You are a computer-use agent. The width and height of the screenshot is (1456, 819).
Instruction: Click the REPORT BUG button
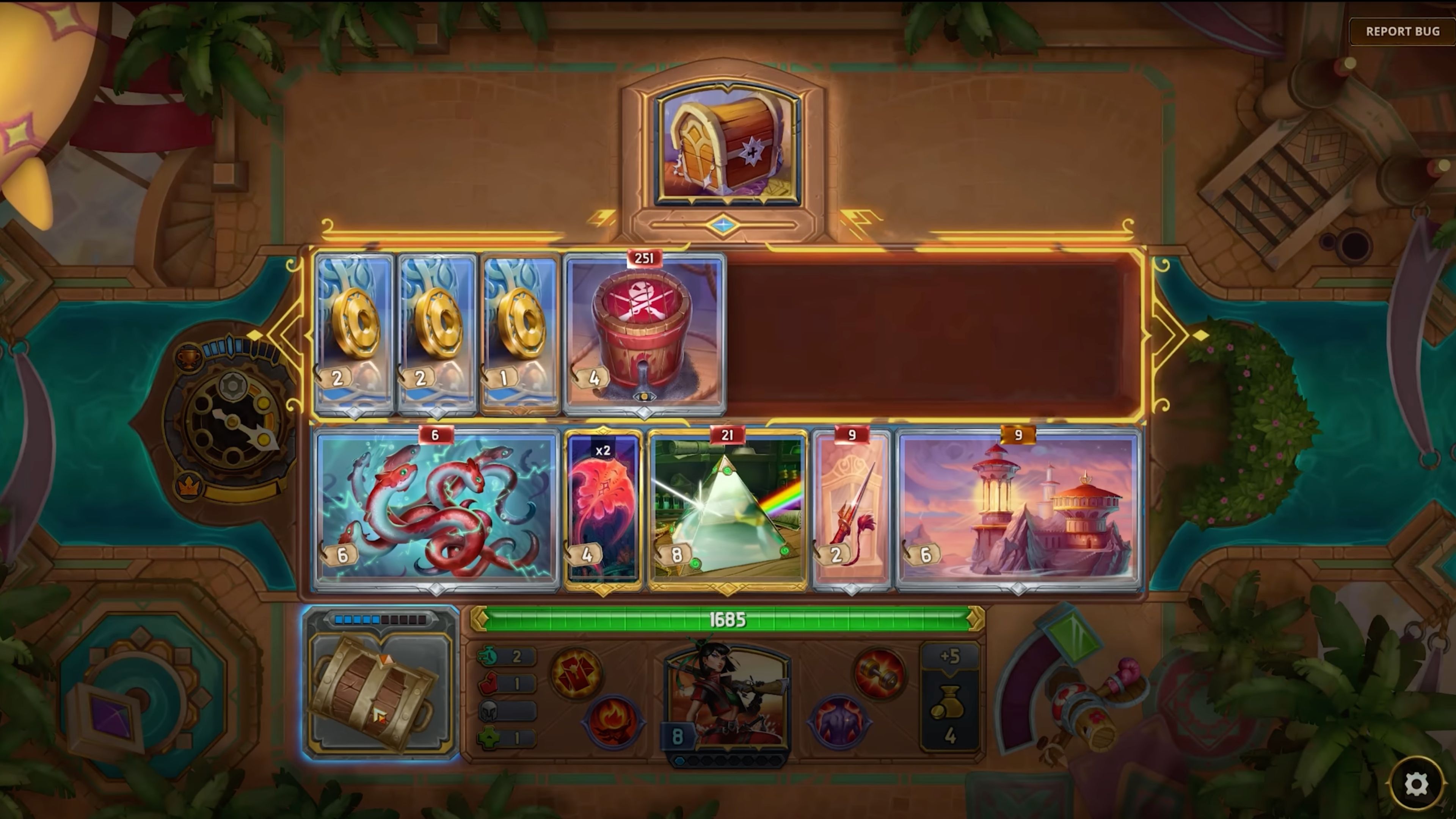click(1402, 31)
